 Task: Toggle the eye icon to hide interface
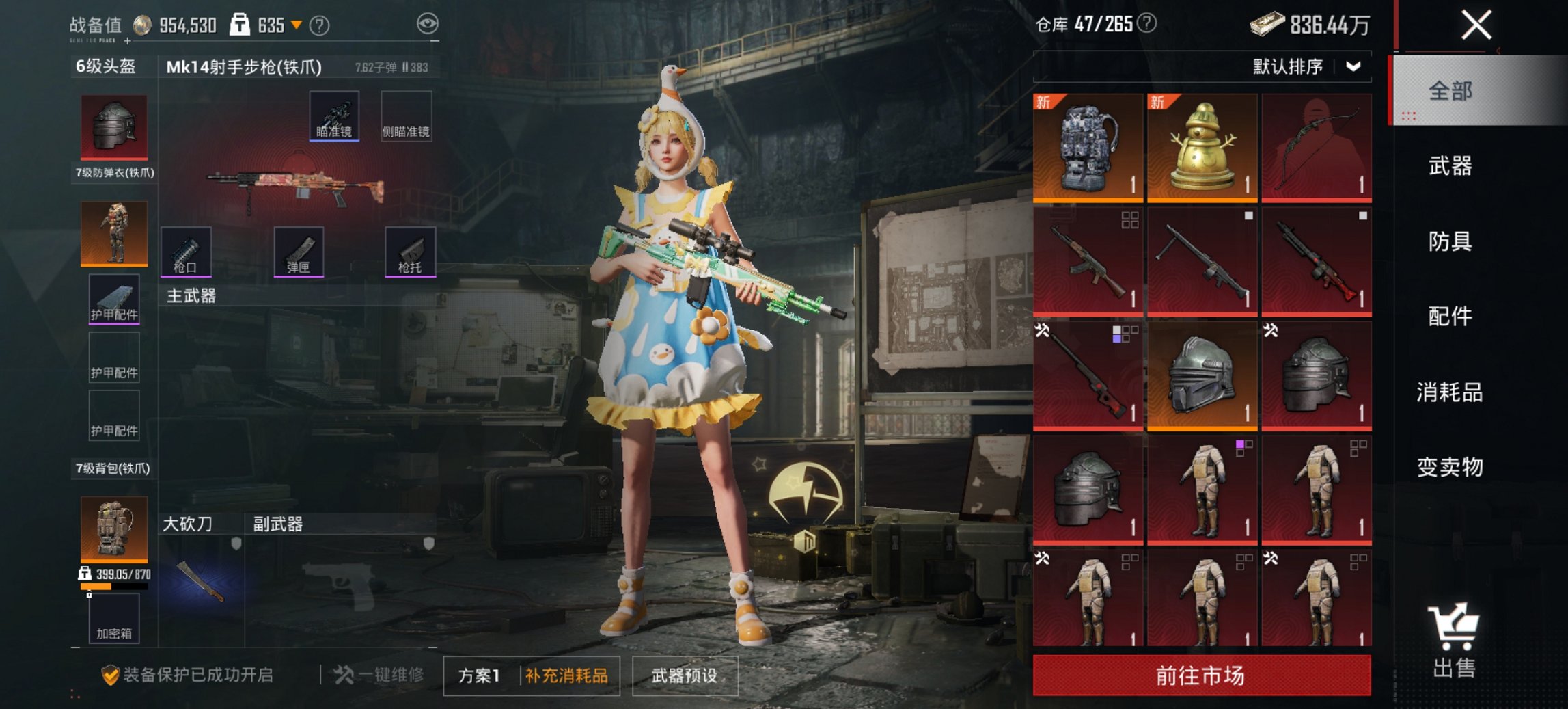point(426,23)
